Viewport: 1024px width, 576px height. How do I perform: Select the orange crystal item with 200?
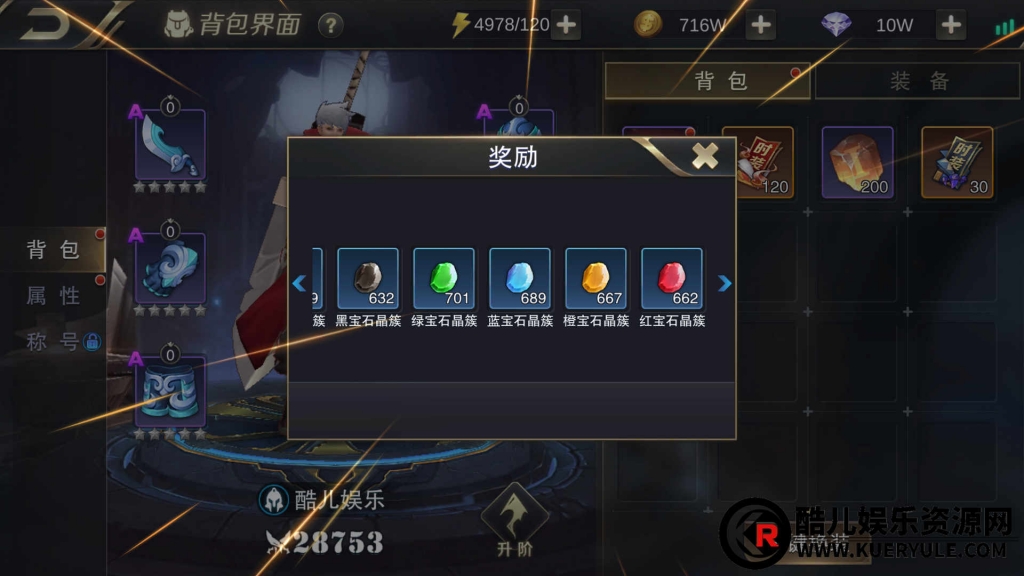click(857, 162)
